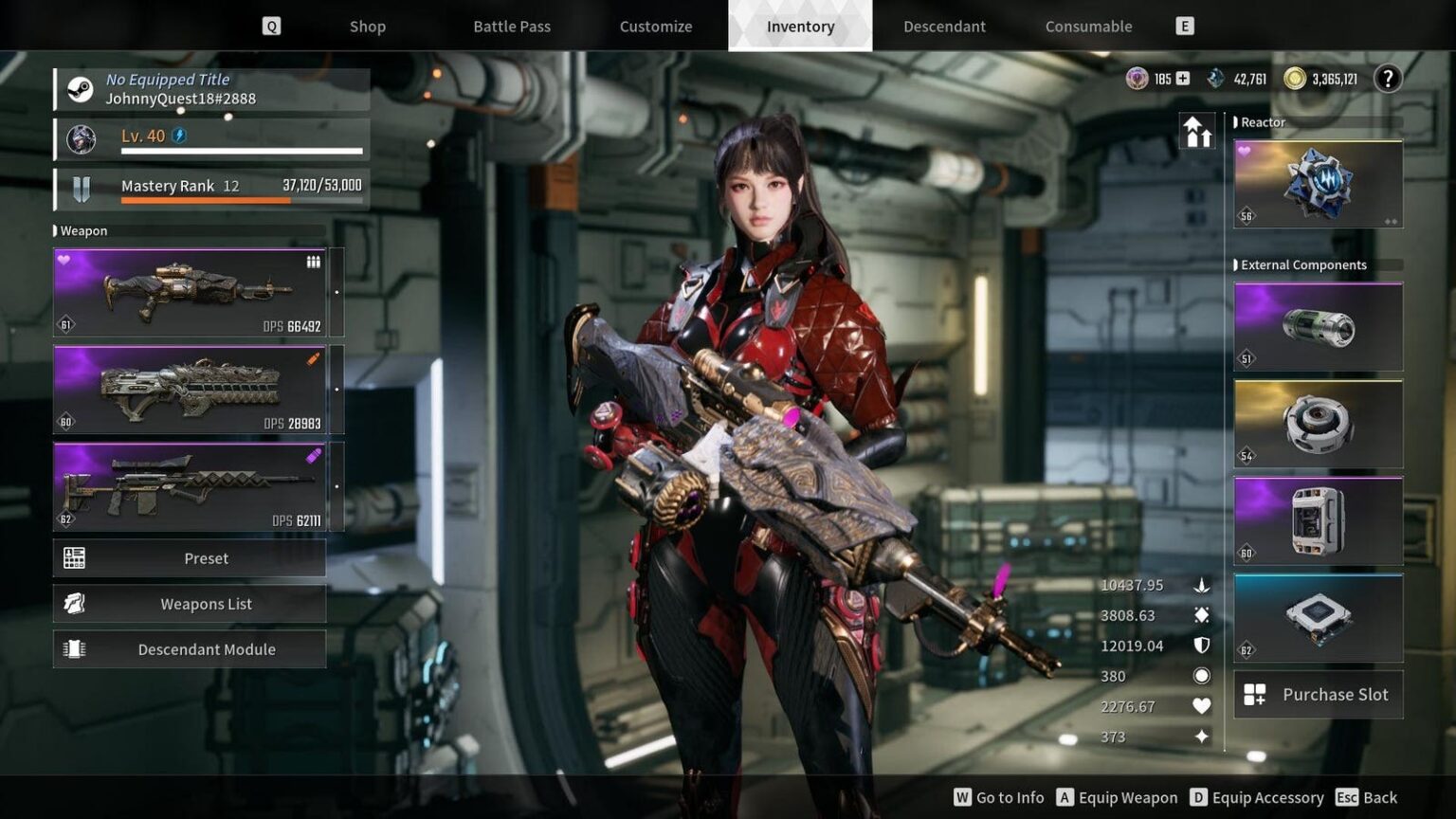Select the blue crystal currency icon
The height and width of the screenshot is (819, 1456).
tap(1216, 78)
